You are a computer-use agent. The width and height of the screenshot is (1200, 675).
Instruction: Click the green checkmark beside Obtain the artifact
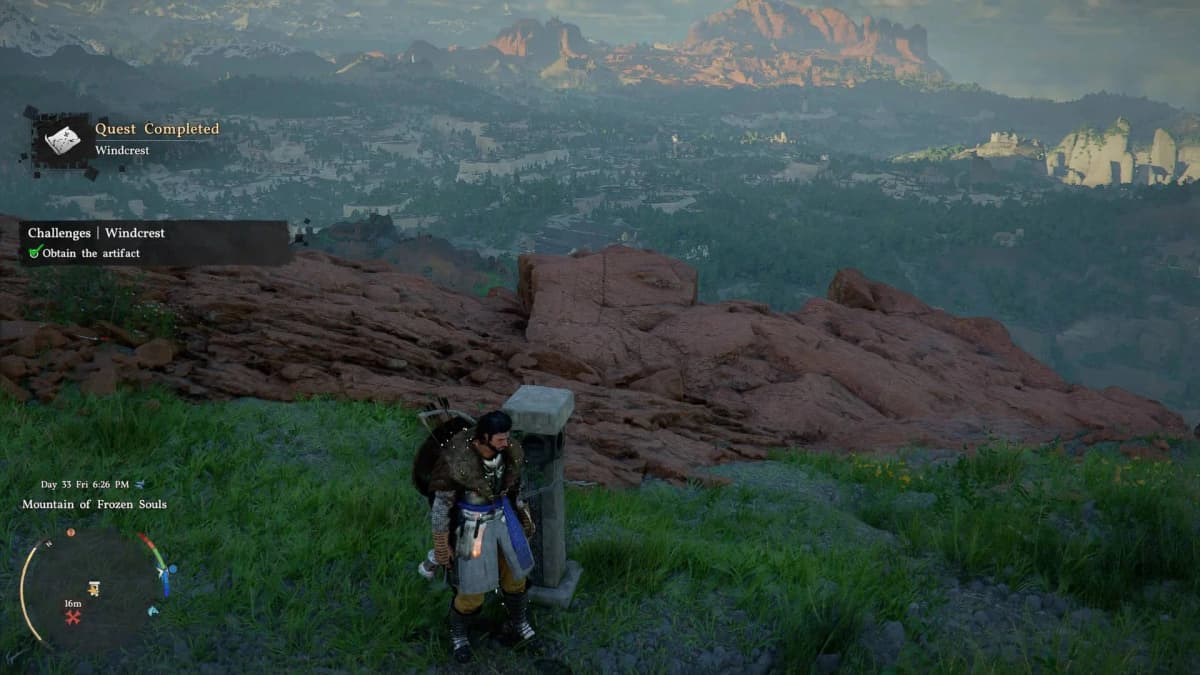35,253
